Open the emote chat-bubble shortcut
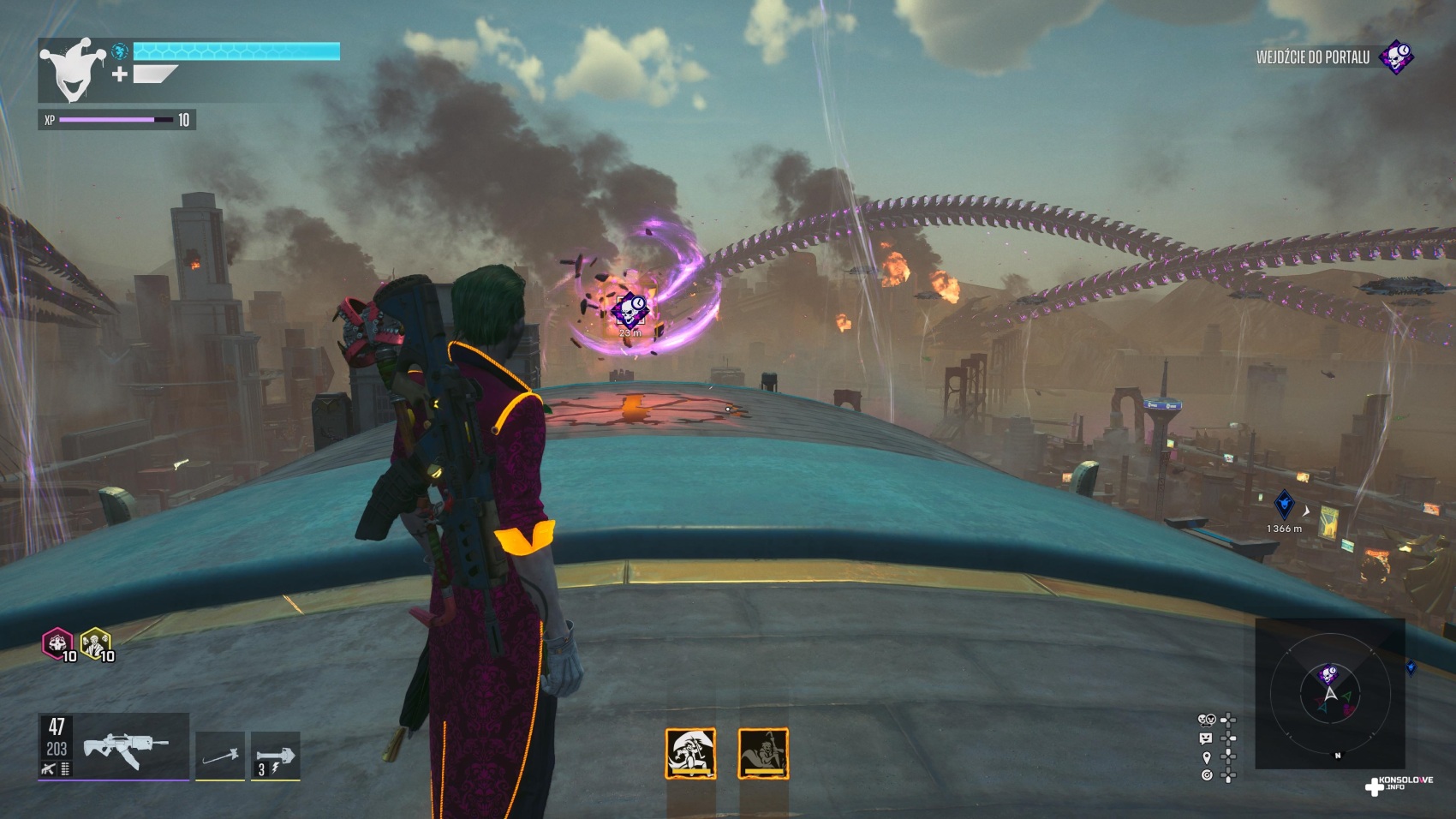The height and width of the screenshot is (819, 1456). (x=1207, y=738)
